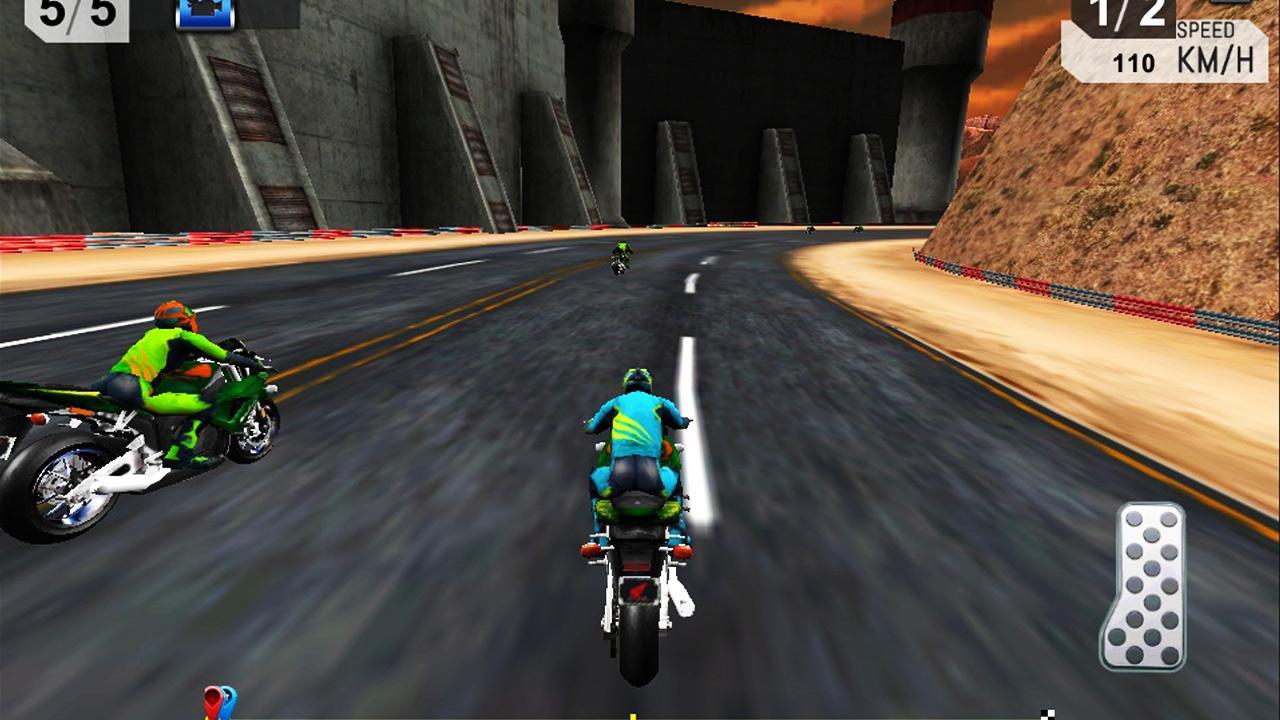Click the red map pin marker

point(212,700)
